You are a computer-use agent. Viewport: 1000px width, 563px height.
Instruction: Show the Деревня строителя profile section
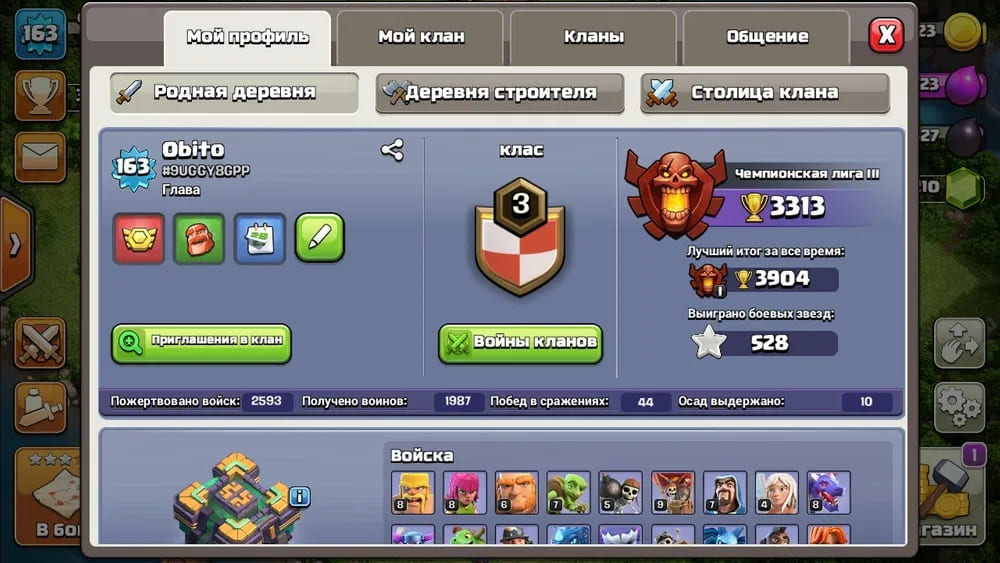point(500,93)
